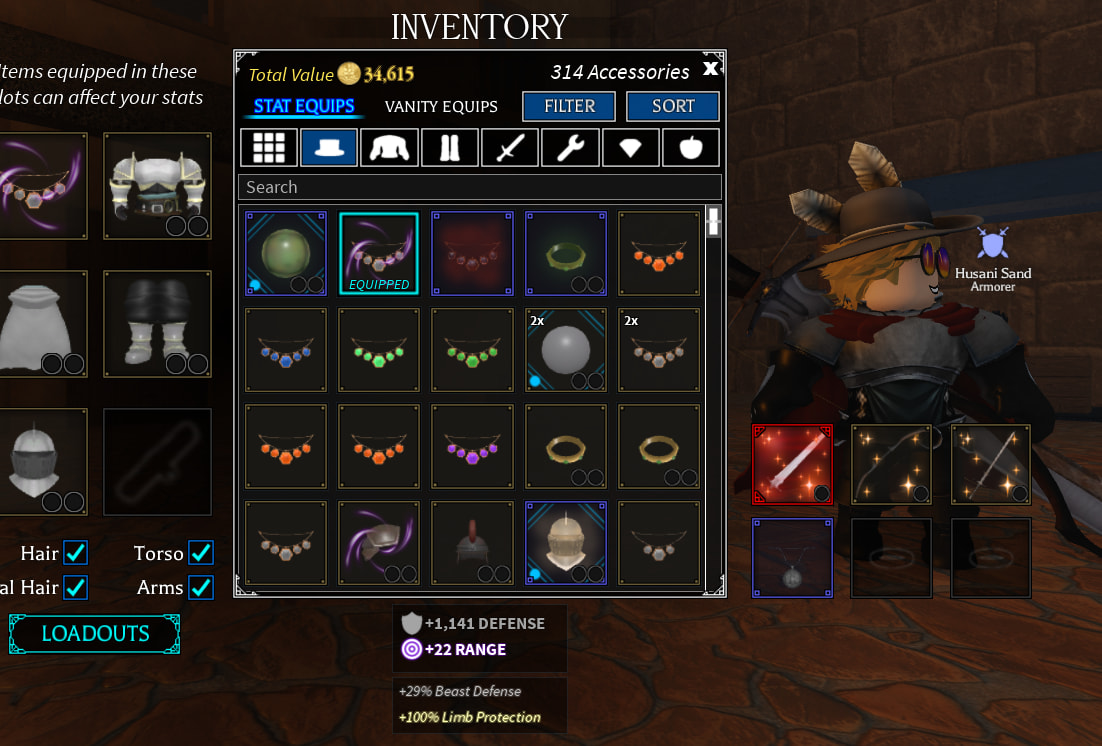
Task: Open the apple consumables category
Action: pyautogui.click(x=691, y=148)
